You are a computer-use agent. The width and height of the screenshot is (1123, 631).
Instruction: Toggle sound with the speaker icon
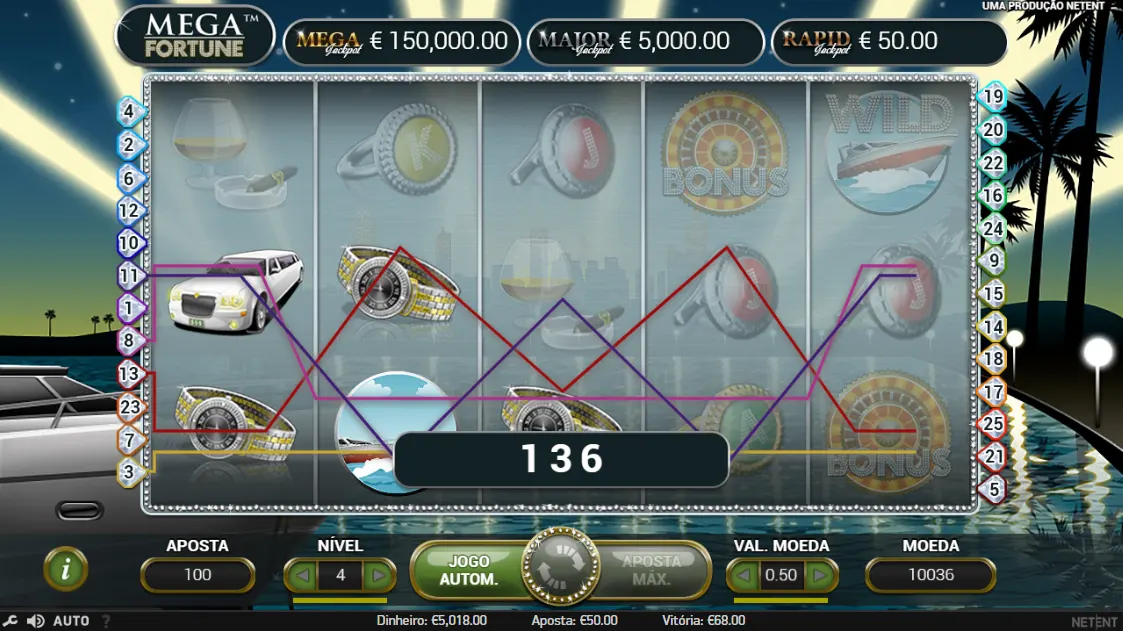click(35, 621)
